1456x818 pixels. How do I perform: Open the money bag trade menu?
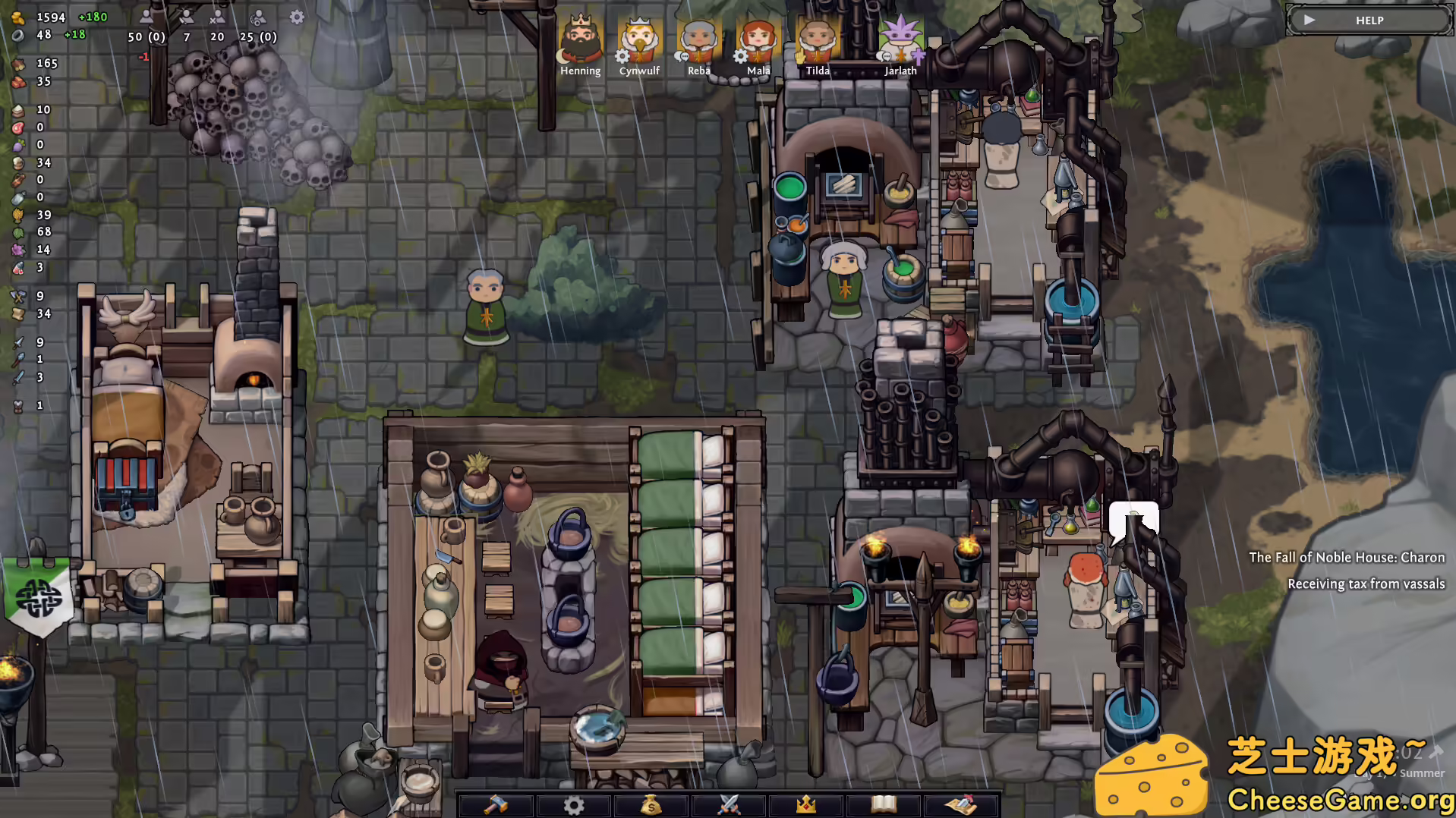click(651, 804)
